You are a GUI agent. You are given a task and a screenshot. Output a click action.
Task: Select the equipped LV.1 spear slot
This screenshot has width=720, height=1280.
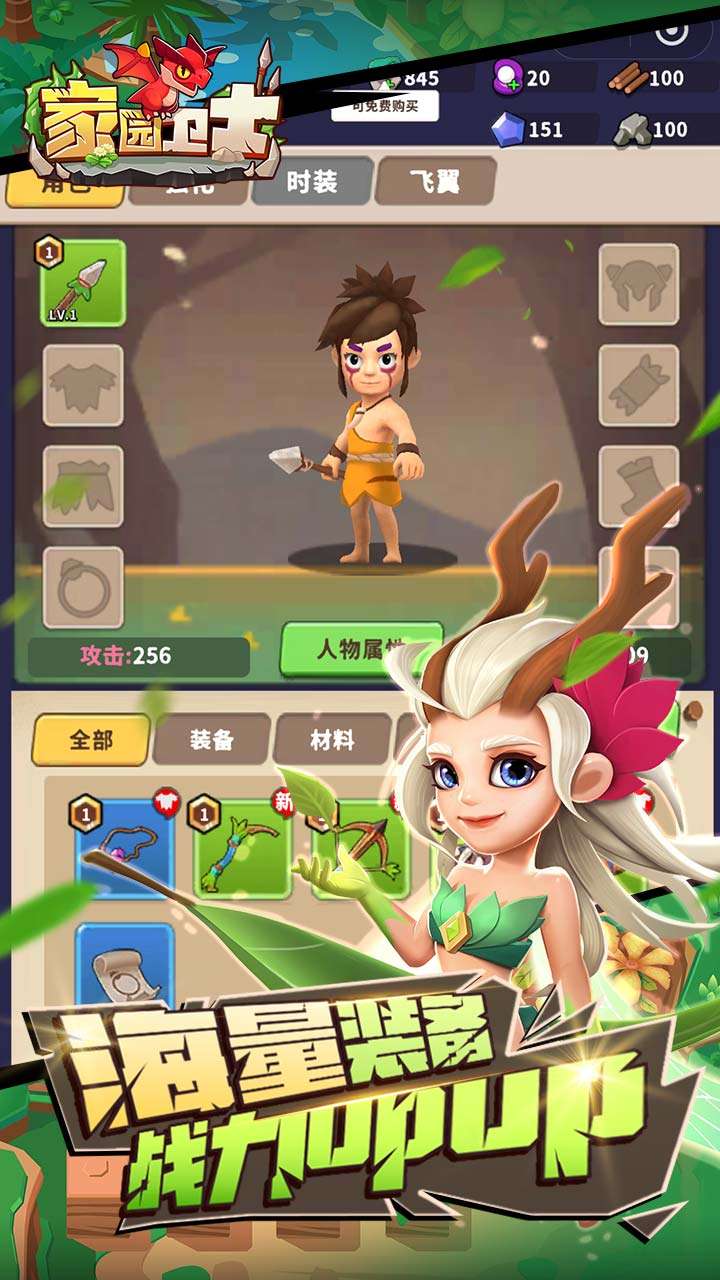point(83,283)
